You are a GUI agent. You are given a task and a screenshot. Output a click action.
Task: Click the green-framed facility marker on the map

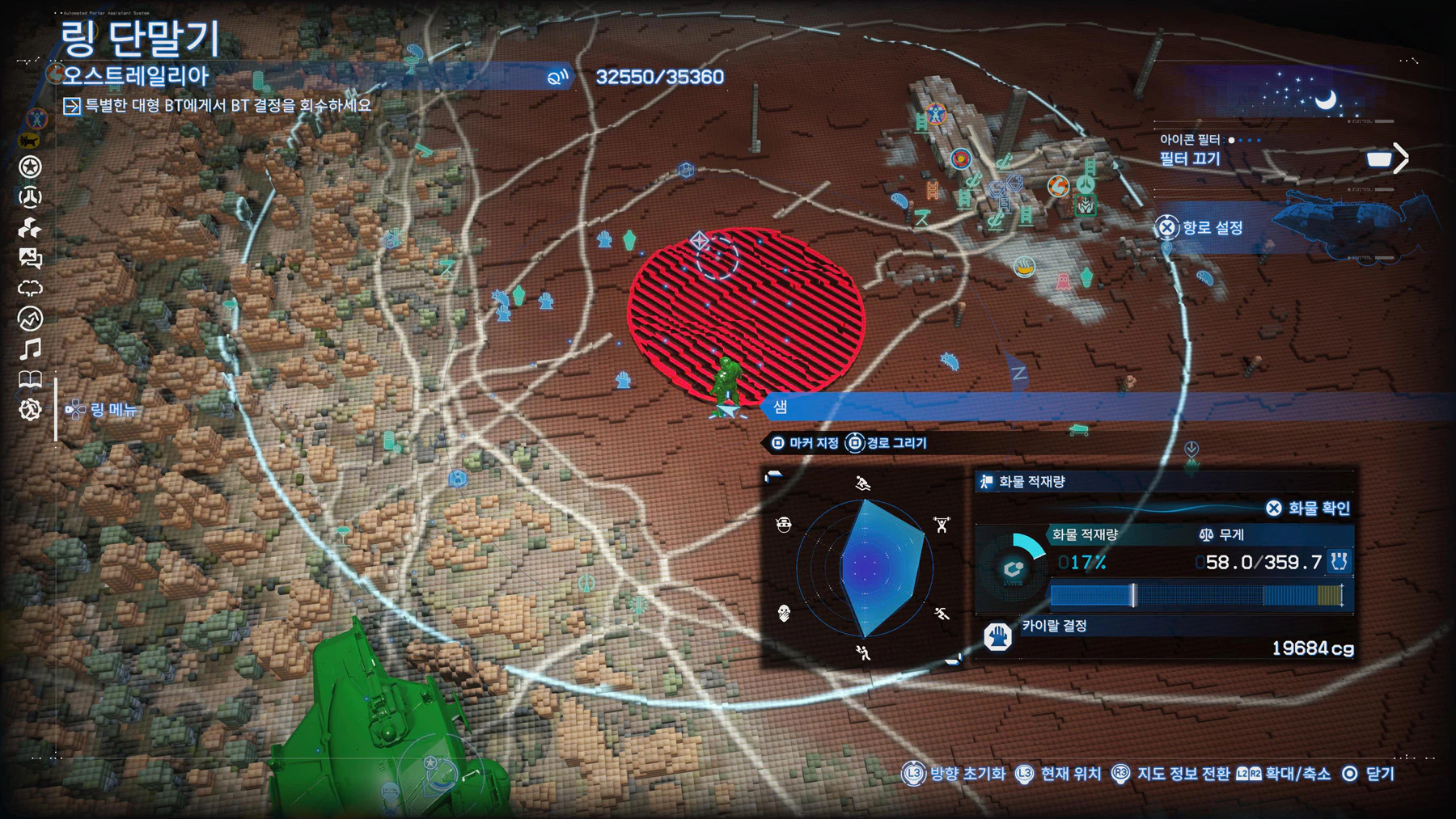pos(1086,205)
